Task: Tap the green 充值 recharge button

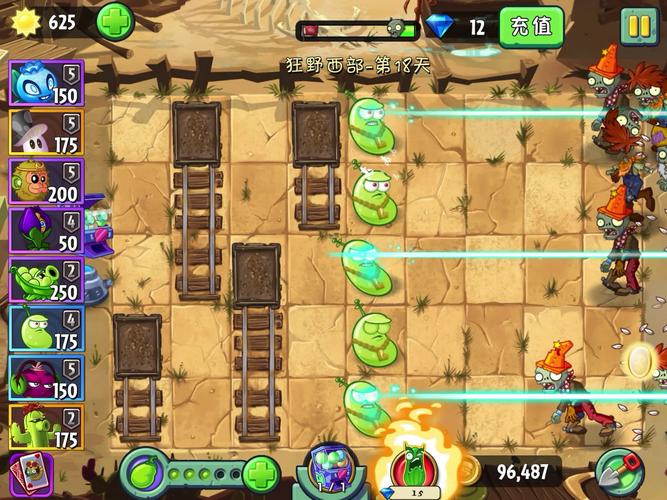Action: coord(530,26)
